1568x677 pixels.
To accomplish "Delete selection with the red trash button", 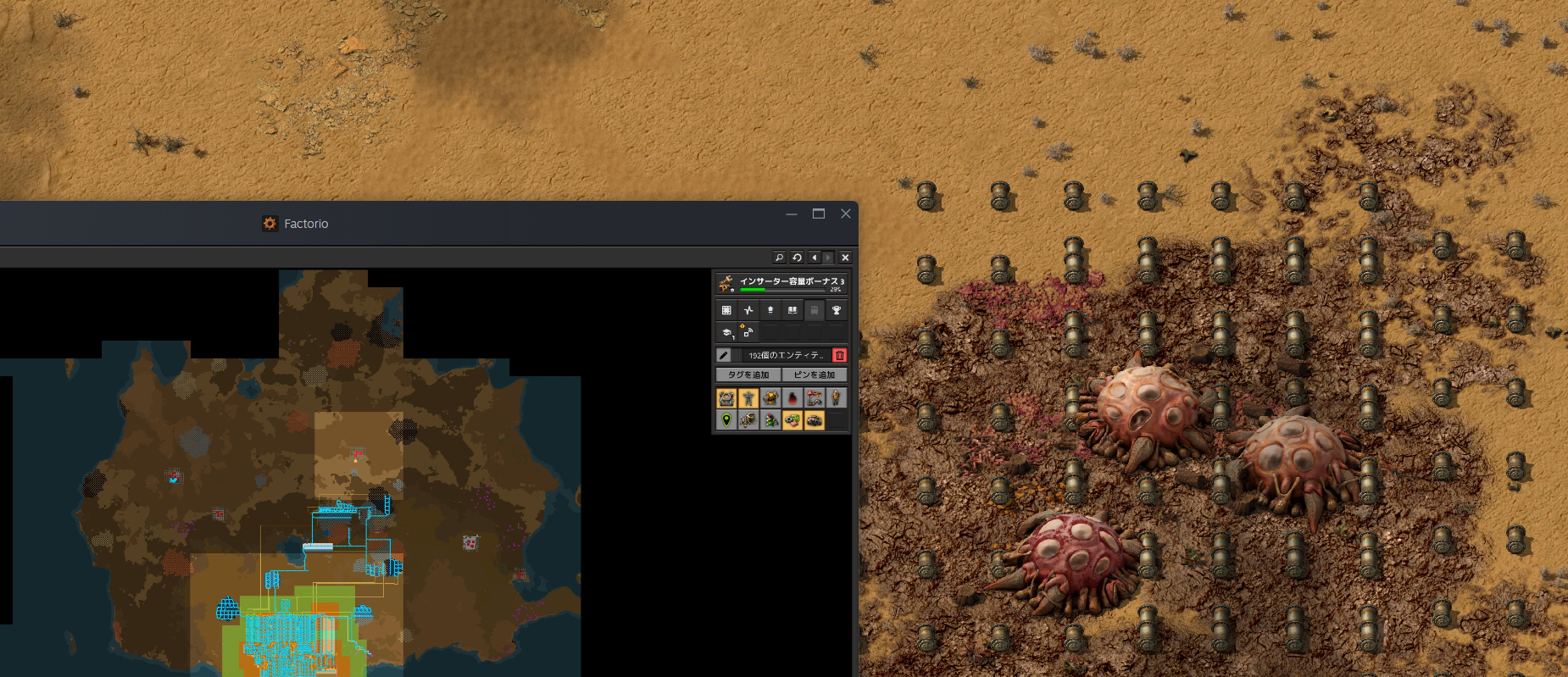I will coord(839,355).
